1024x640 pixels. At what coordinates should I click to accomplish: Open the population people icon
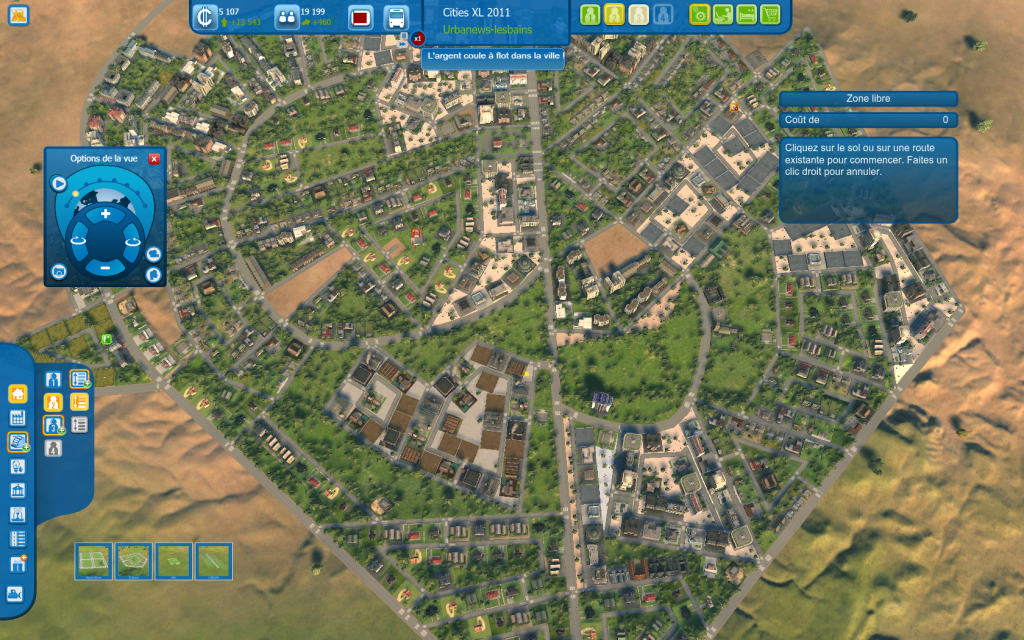coord(286,17)
